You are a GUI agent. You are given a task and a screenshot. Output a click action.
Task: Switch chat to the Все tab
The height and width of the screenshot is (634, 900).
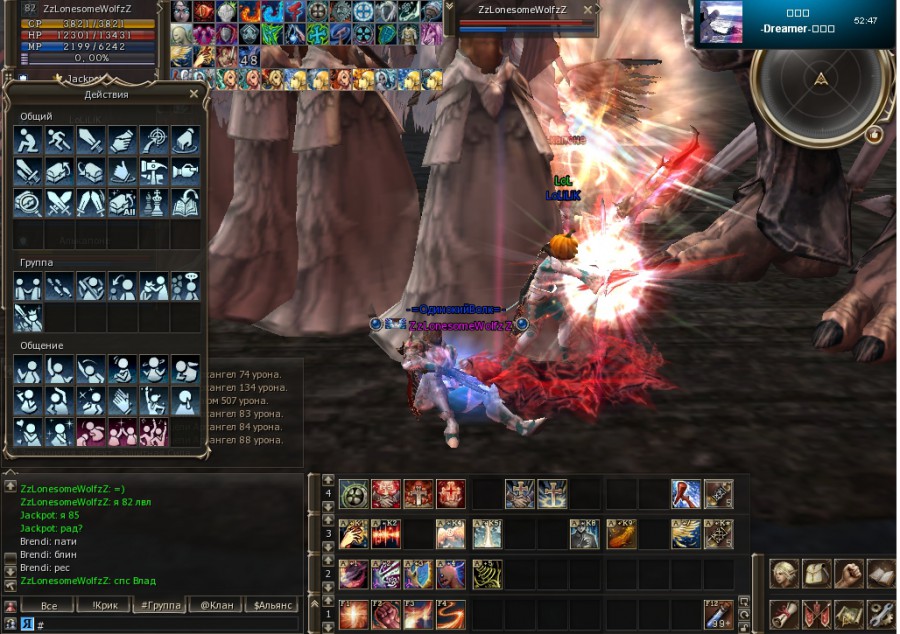point(50,605)
